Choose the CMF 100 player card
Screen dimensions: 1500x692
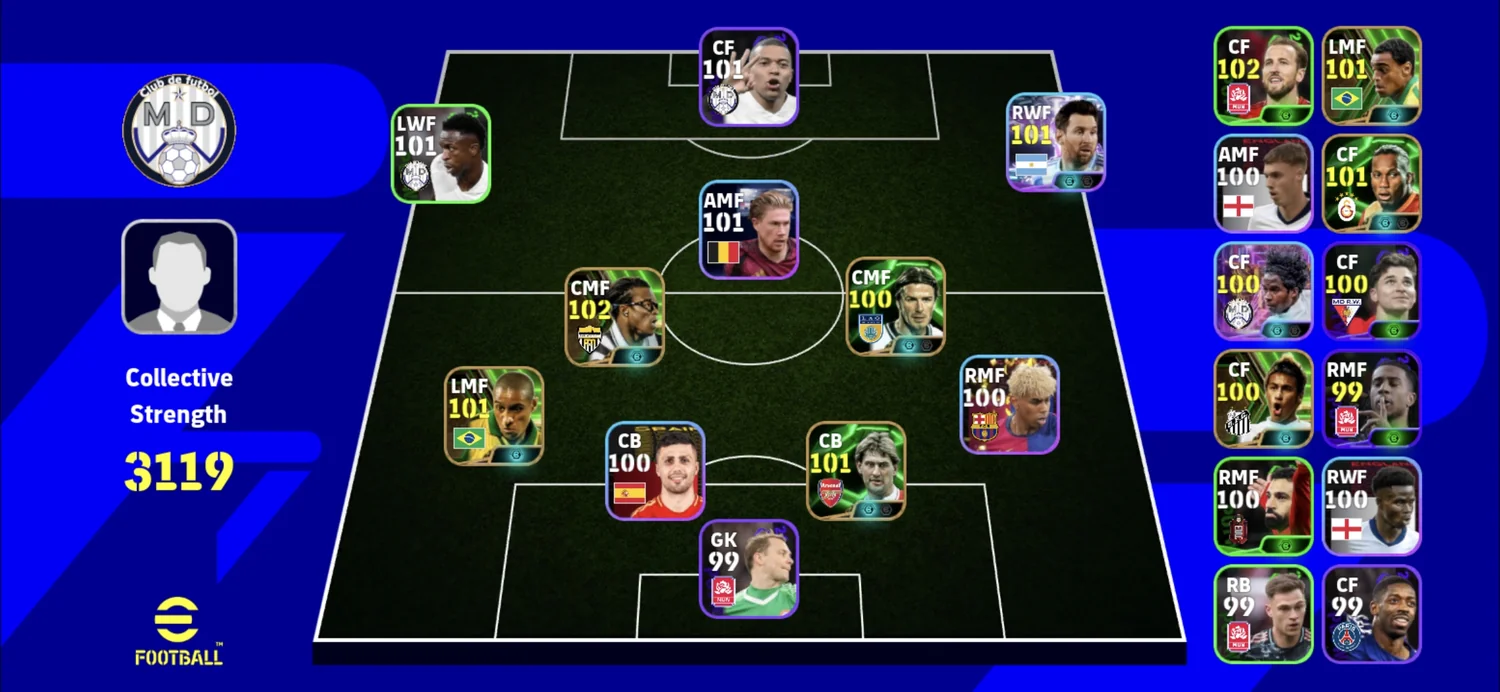click(x=896, y=306)
